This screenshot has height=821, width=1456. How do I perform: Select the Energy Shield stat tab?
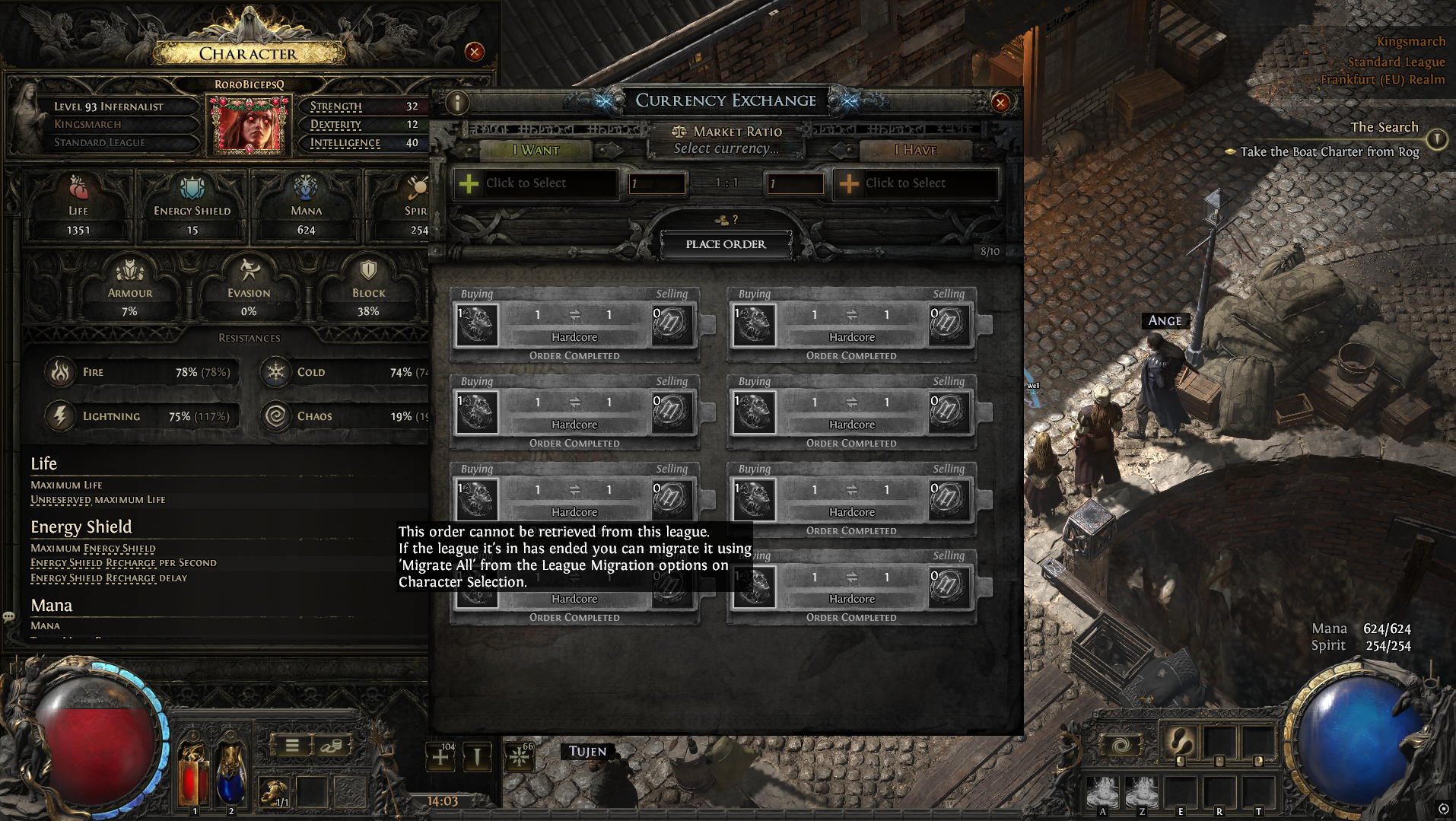(x=192, y=207)
